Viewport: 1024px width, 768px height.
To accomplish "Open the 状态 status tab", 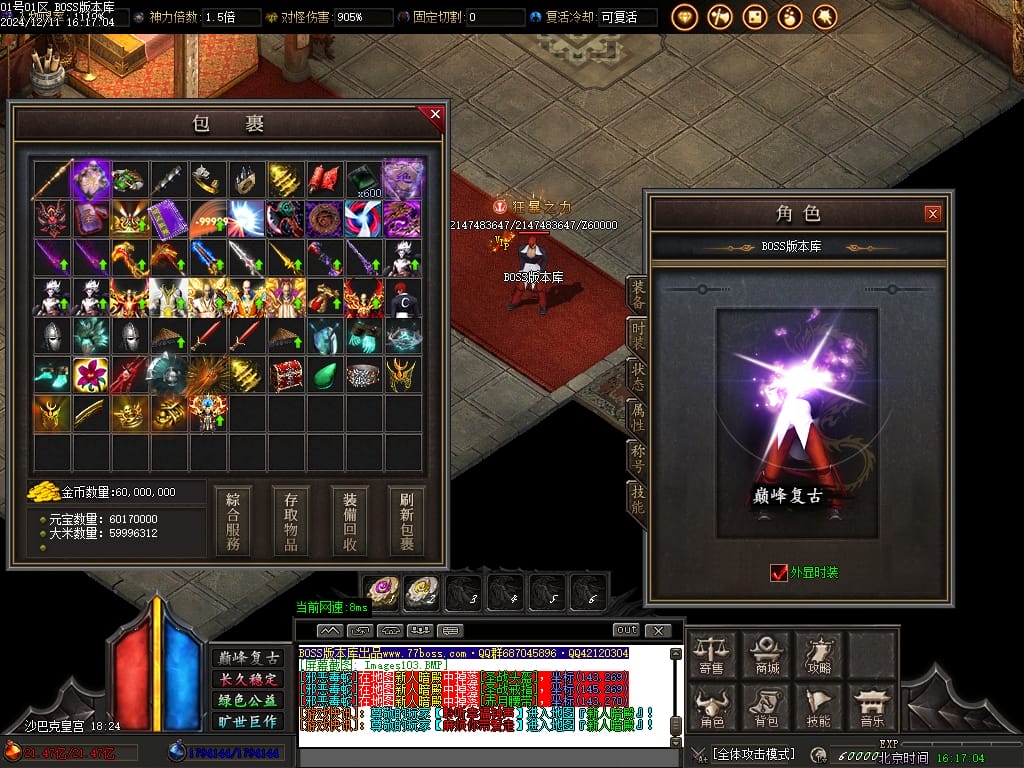I will tap(637, 376).
